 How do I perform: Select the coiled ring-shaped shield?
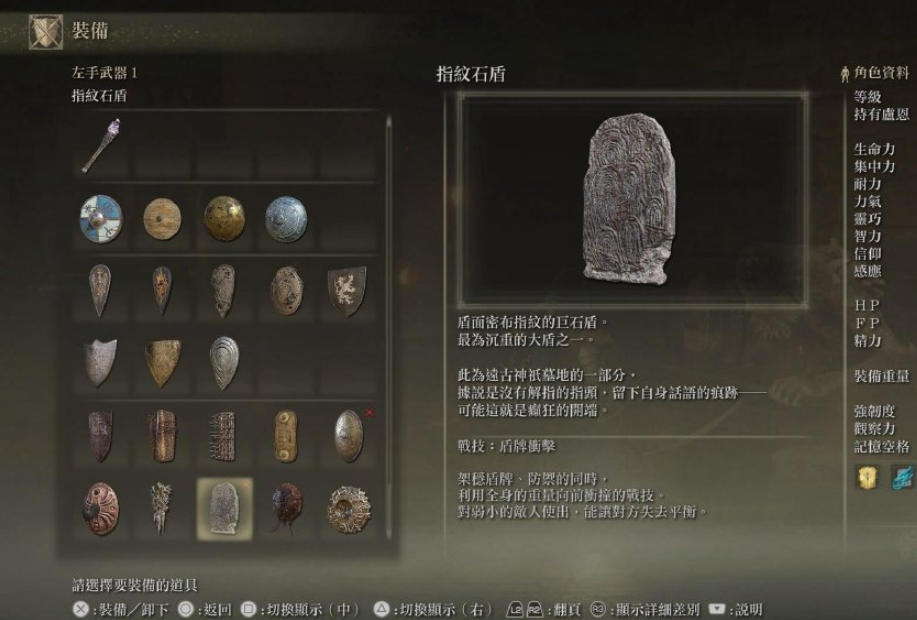point(347,508)
